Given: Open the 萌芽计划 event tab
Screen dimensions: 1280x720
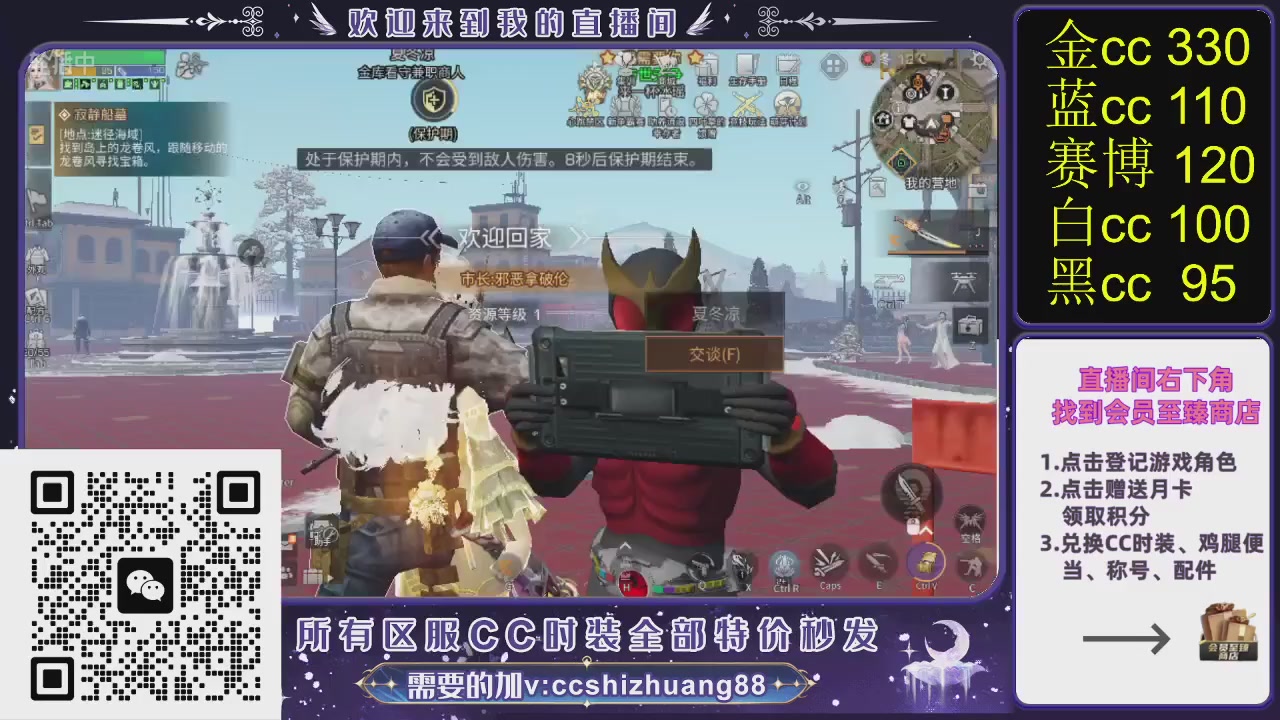Looking at the screenshot, I should pyautogui.click(x=787, y=104).
